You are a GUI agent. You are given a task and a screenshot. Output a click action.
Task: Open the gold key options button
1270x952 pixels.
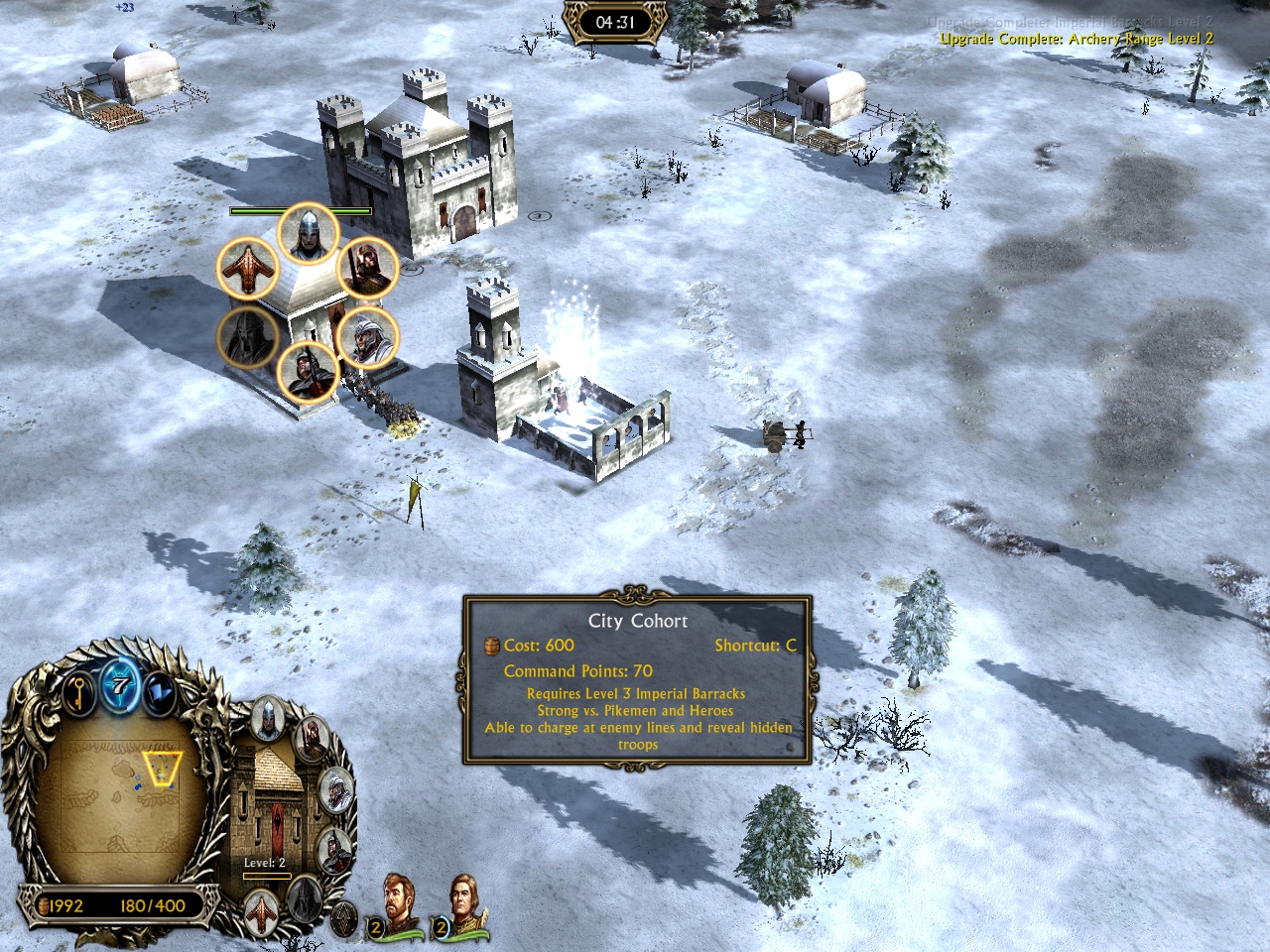[79, 690]
